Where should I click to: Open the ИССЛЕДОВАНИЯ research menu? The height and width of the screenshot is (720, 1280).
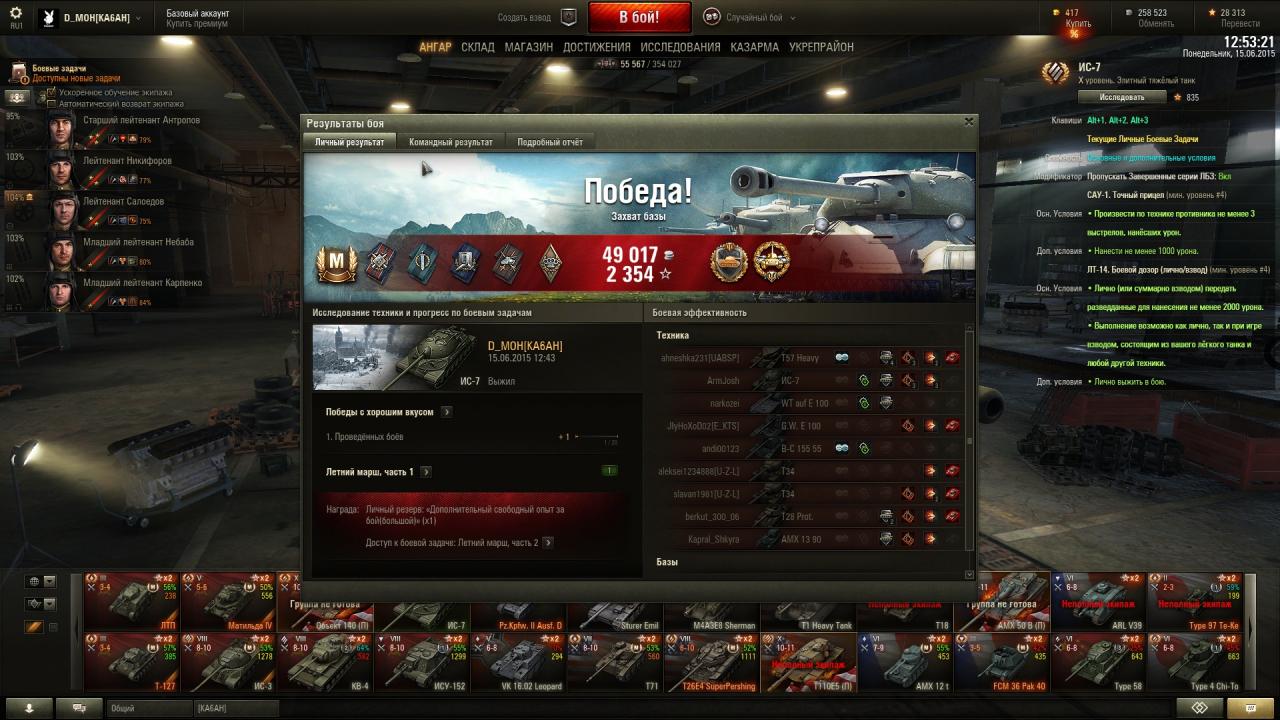(x=680, y=47)
